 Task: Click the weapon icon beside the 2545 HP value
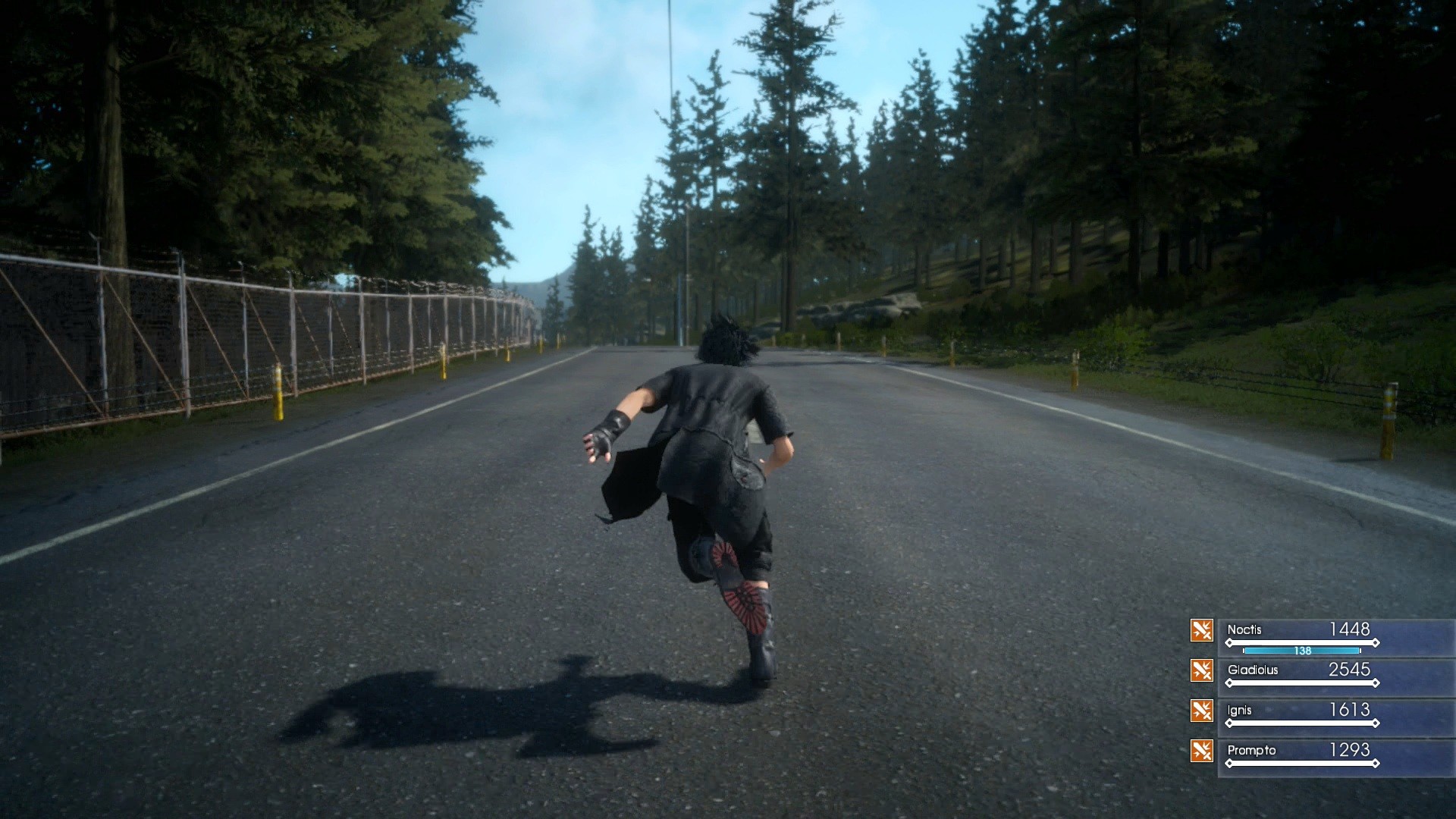tap(1200, 670)
